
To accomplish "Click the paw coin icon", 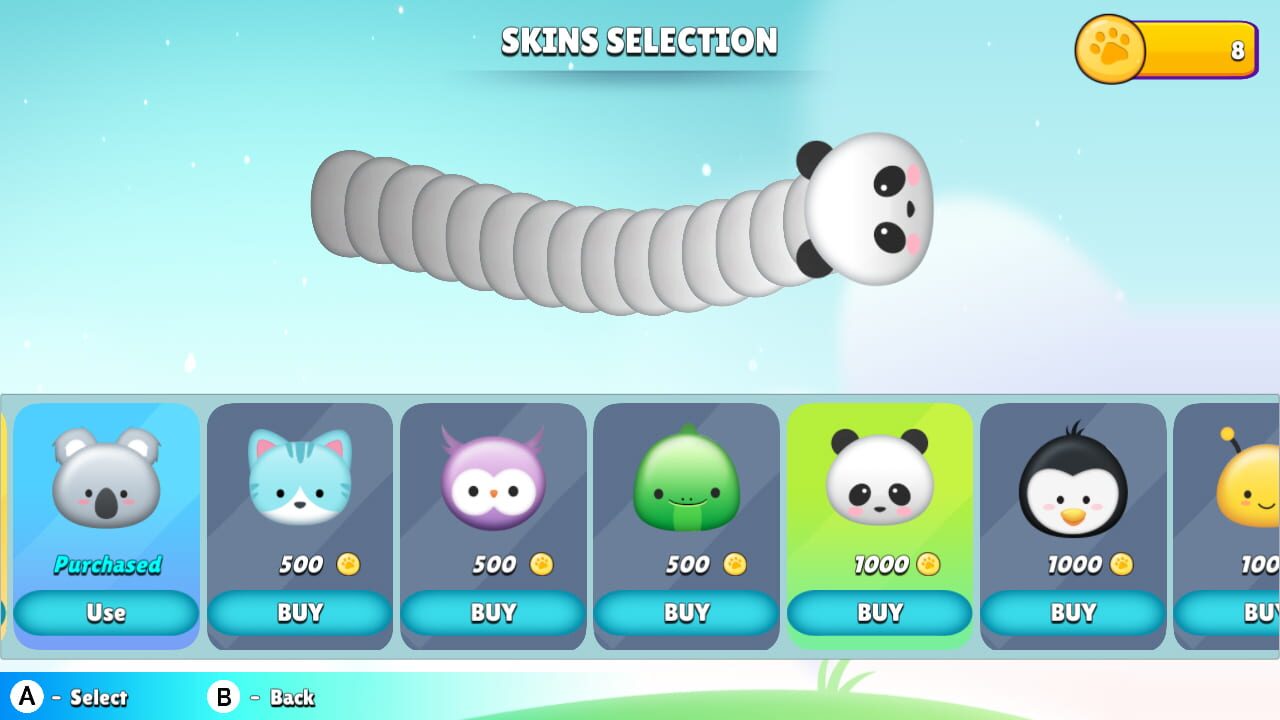I will [1110, 48].
